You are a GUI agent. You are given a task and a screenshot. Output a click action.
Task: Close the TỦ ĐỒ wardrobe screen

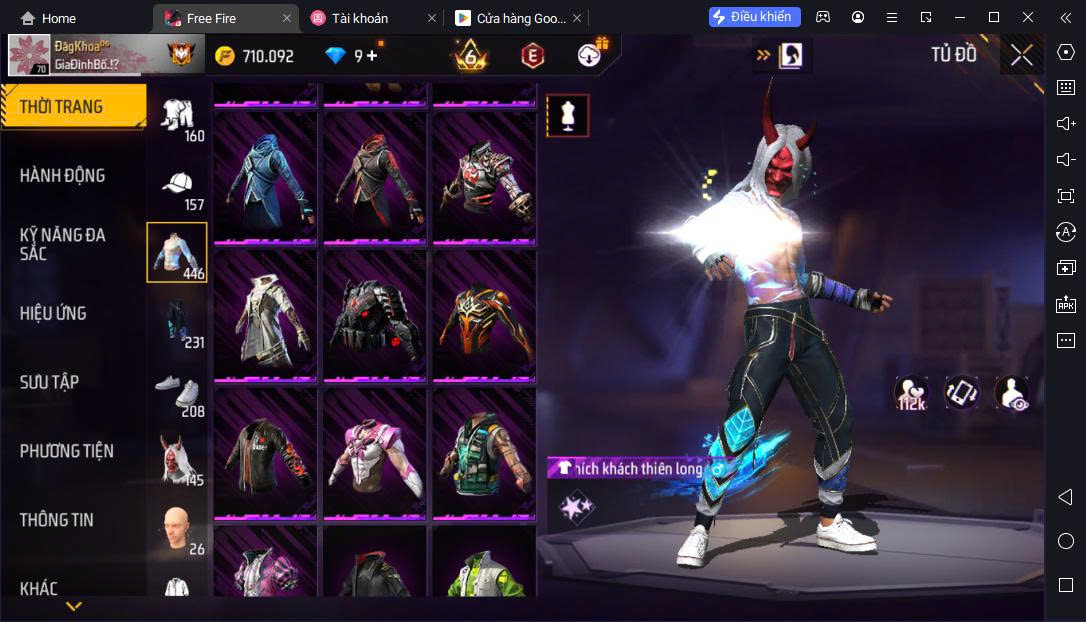pyautogui.click(x=1021, y=56)
